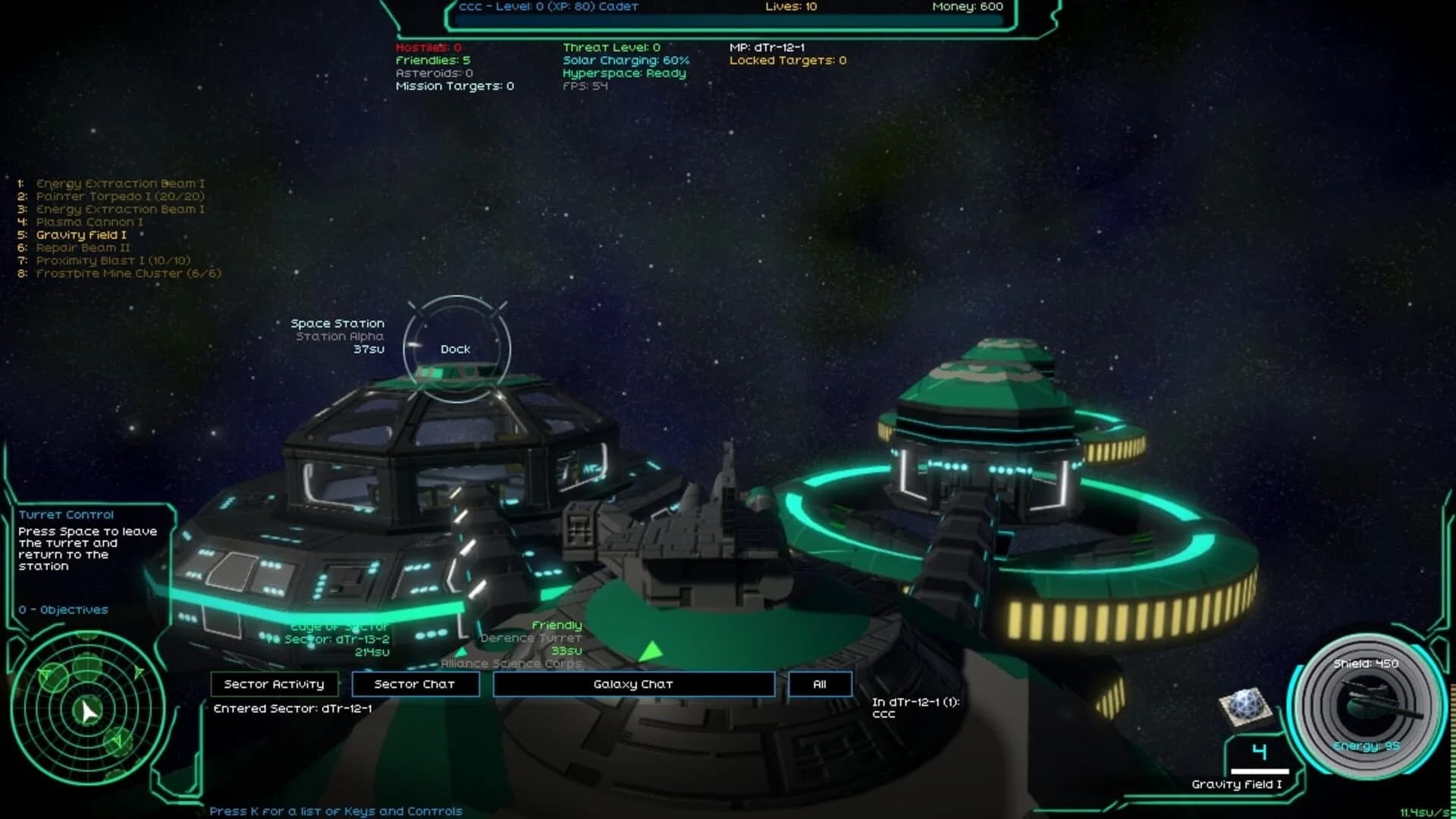Switch to the Sector Chat tab
The height and width of the screenshot is (819, 1456).
pyautogui.click(x=416, y=683)
